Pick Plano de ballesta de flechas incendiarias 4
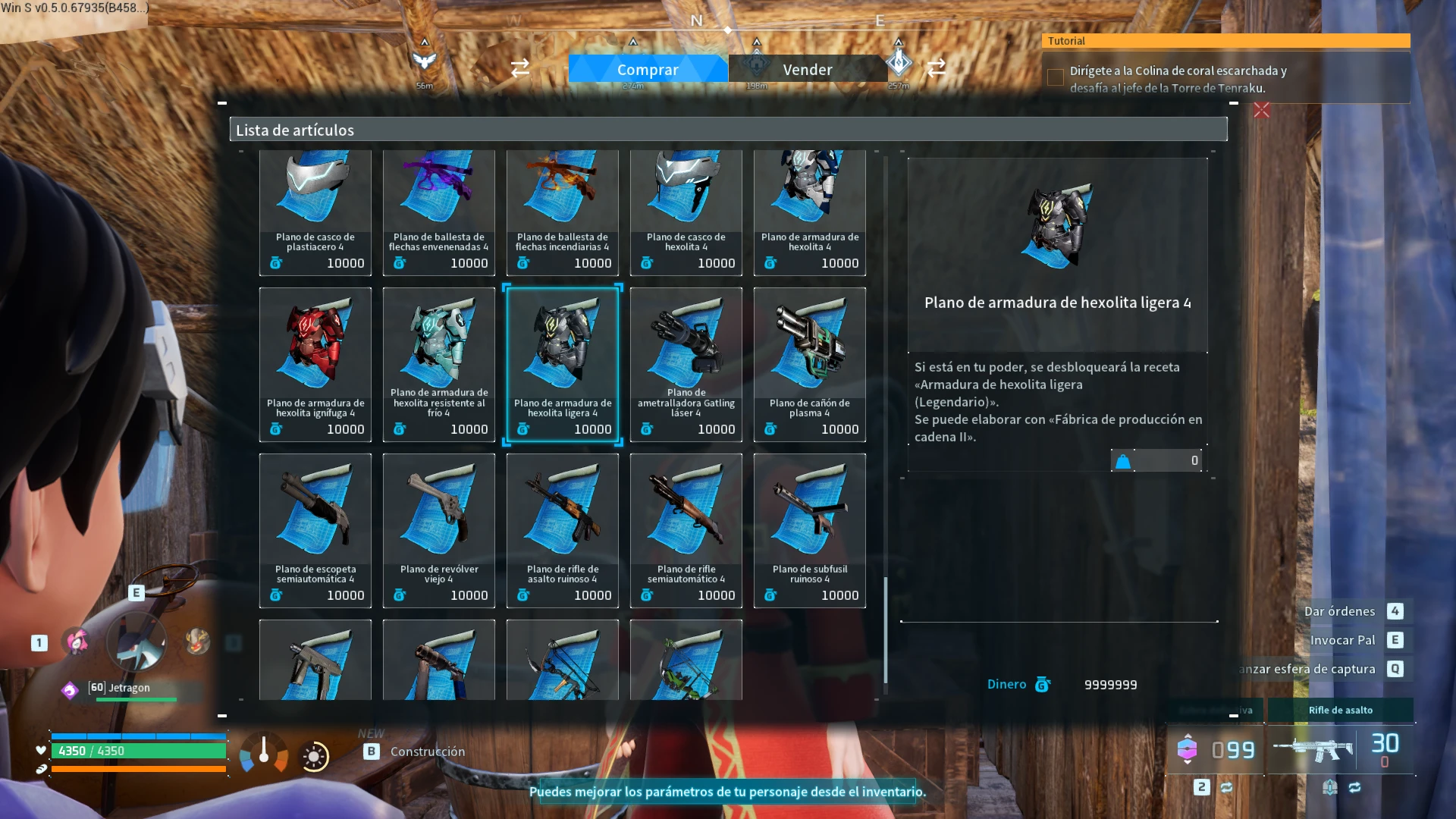 [563, 211]
